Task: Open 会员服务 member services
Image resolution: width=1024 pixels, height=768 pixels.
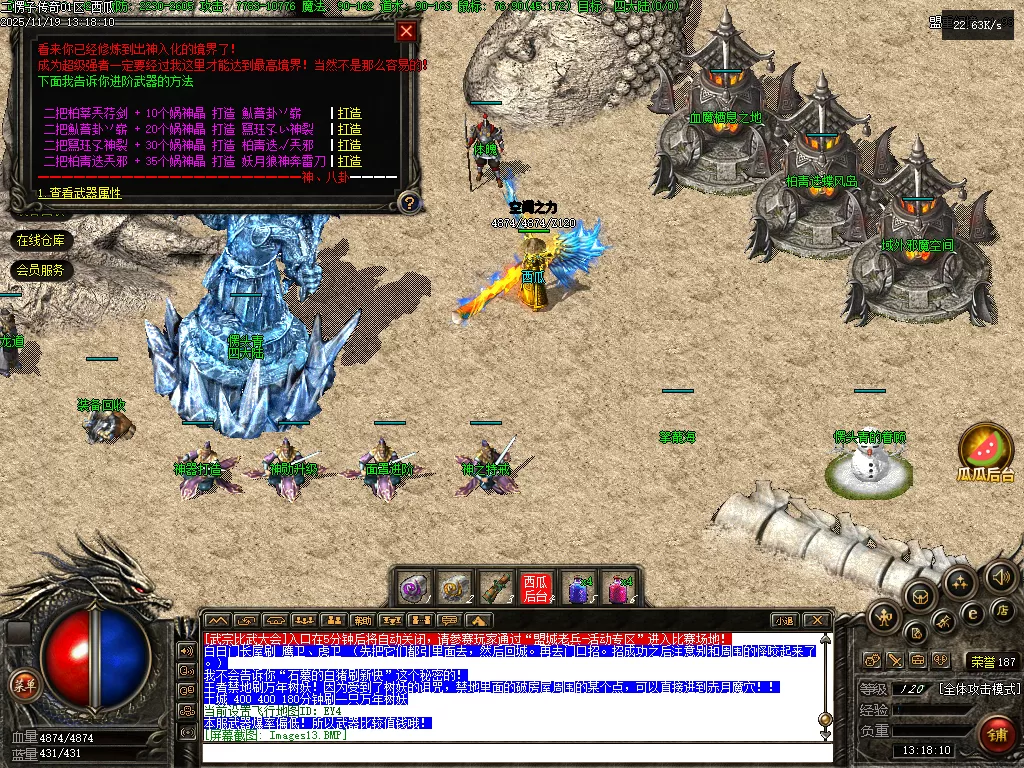Action: (41, 270)
